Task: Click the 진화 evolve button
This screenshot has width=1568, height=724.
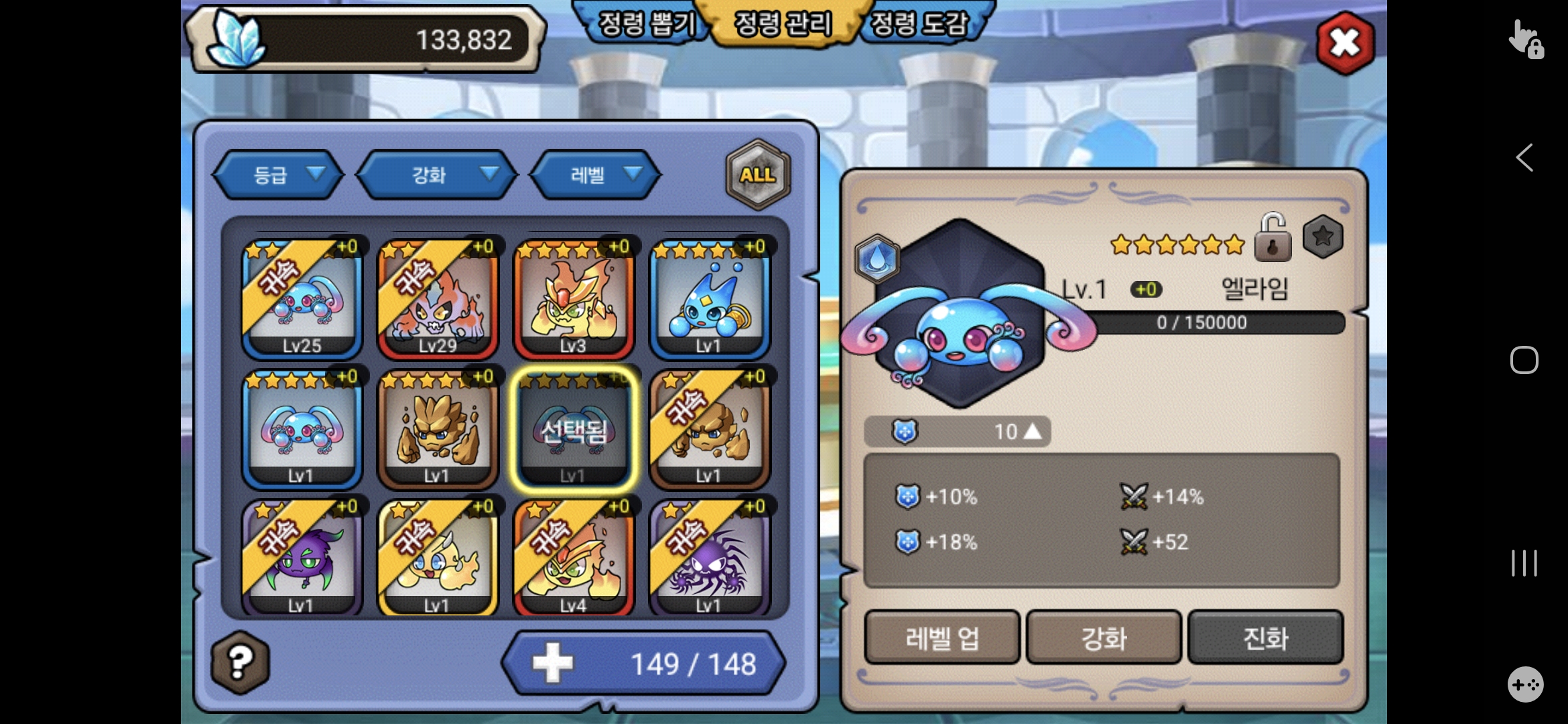Action: [x=1266, y=638]
